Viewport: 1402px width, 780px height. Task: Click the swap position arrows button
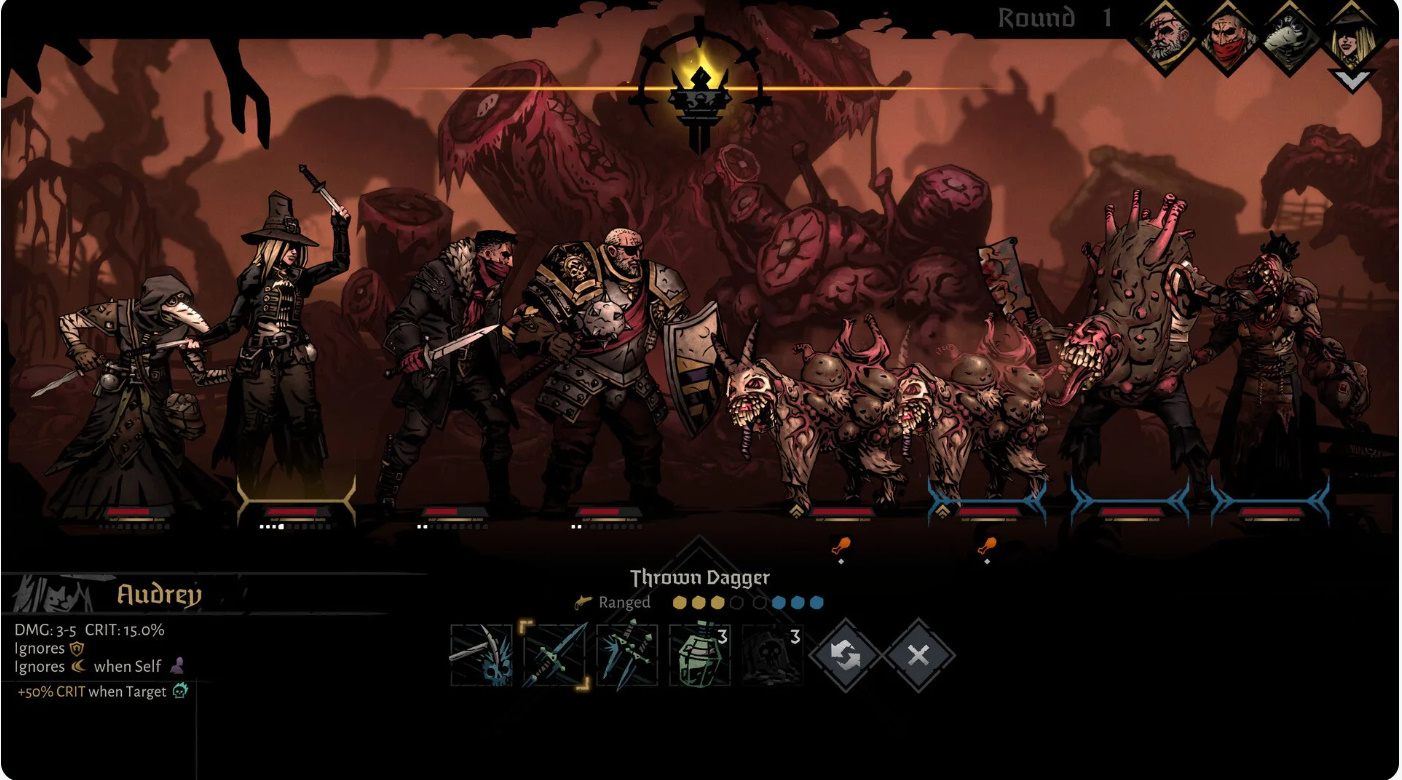(845, 656)
